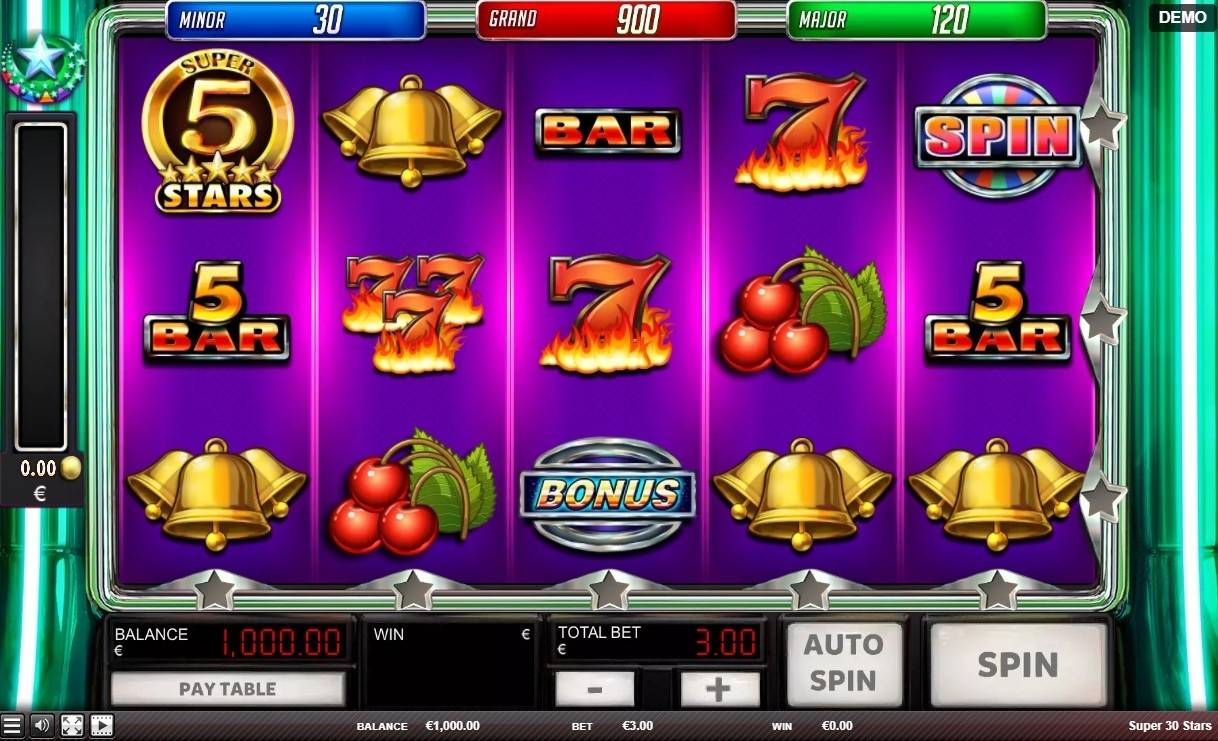Click the film strip play icon

(101, 725)
